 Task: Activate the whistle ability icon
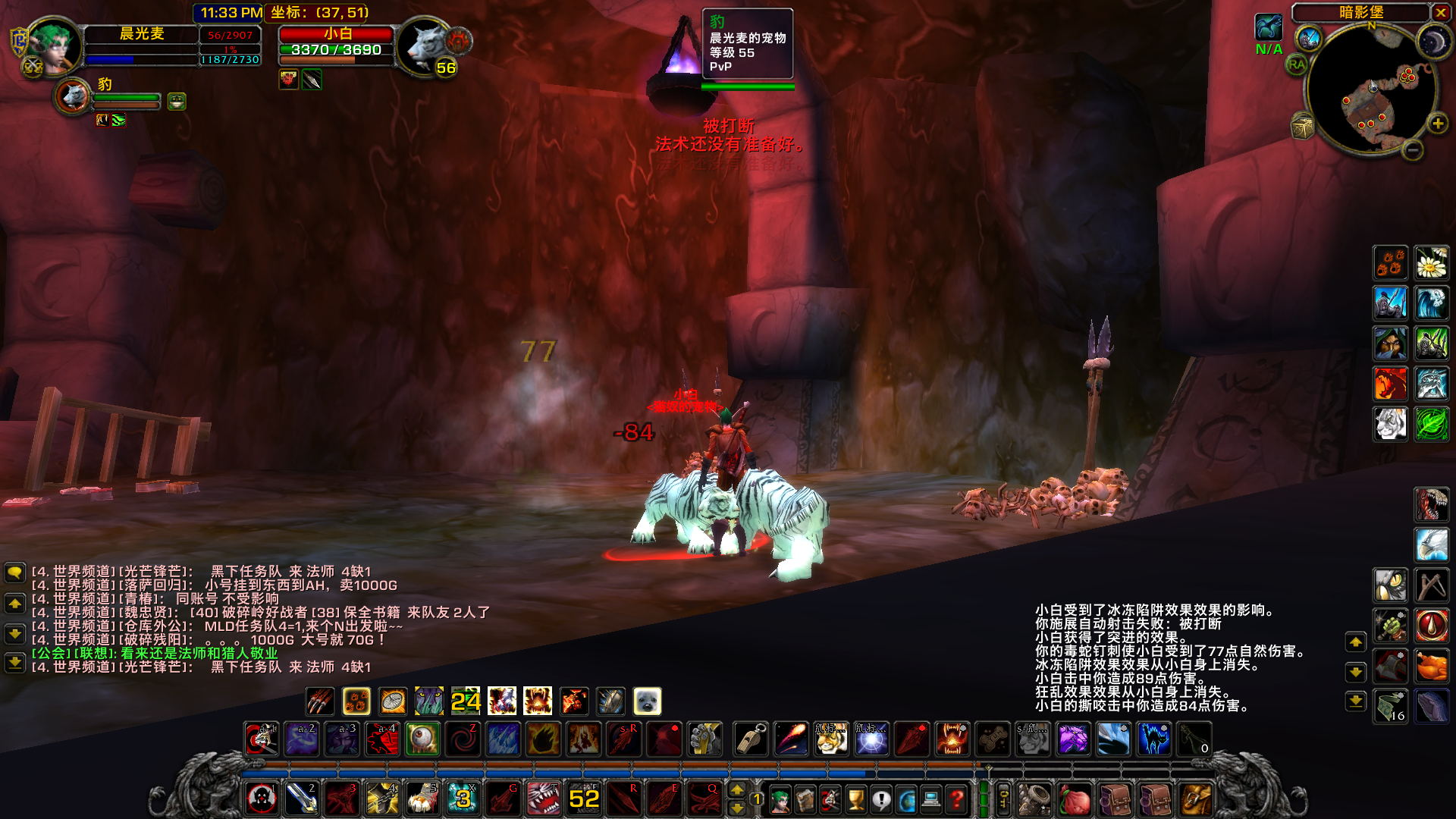[751, 739]
